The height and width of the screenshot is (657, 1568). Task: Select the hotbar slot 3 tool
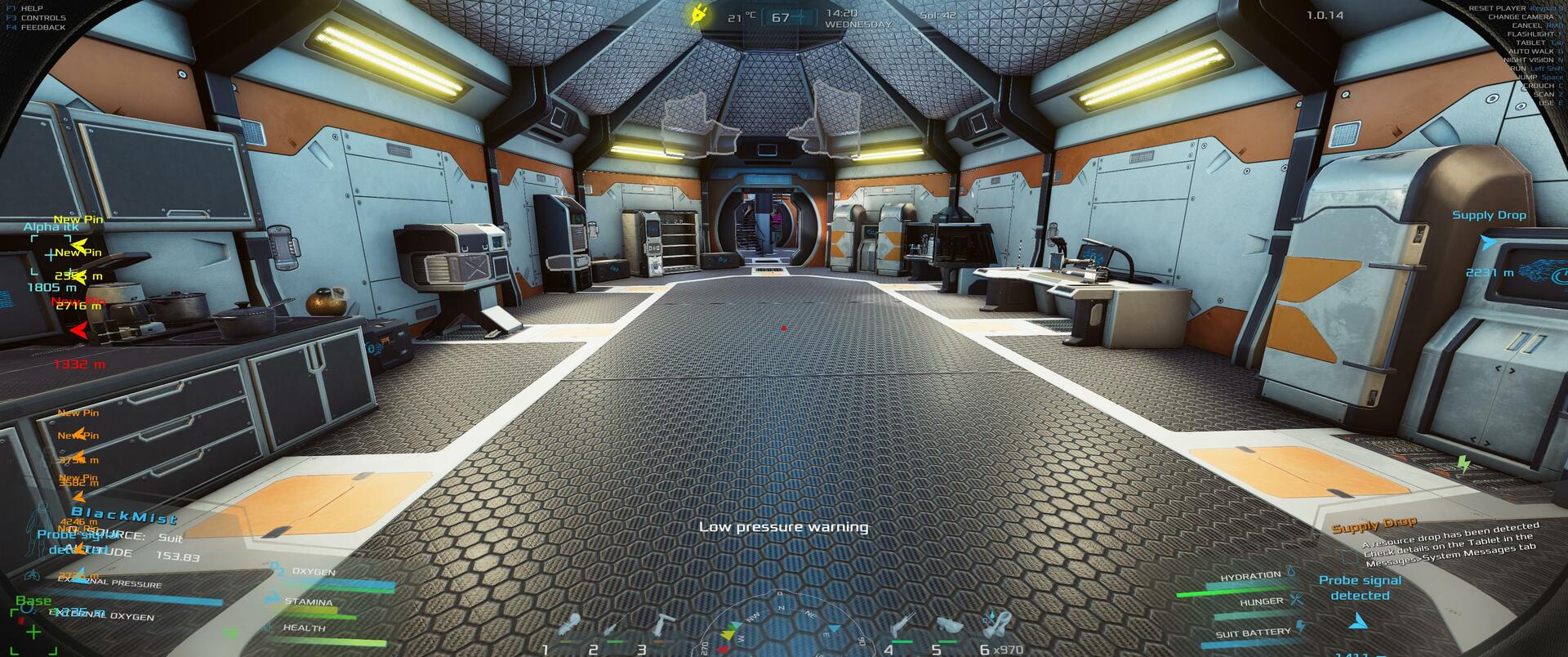click(661, 625)
